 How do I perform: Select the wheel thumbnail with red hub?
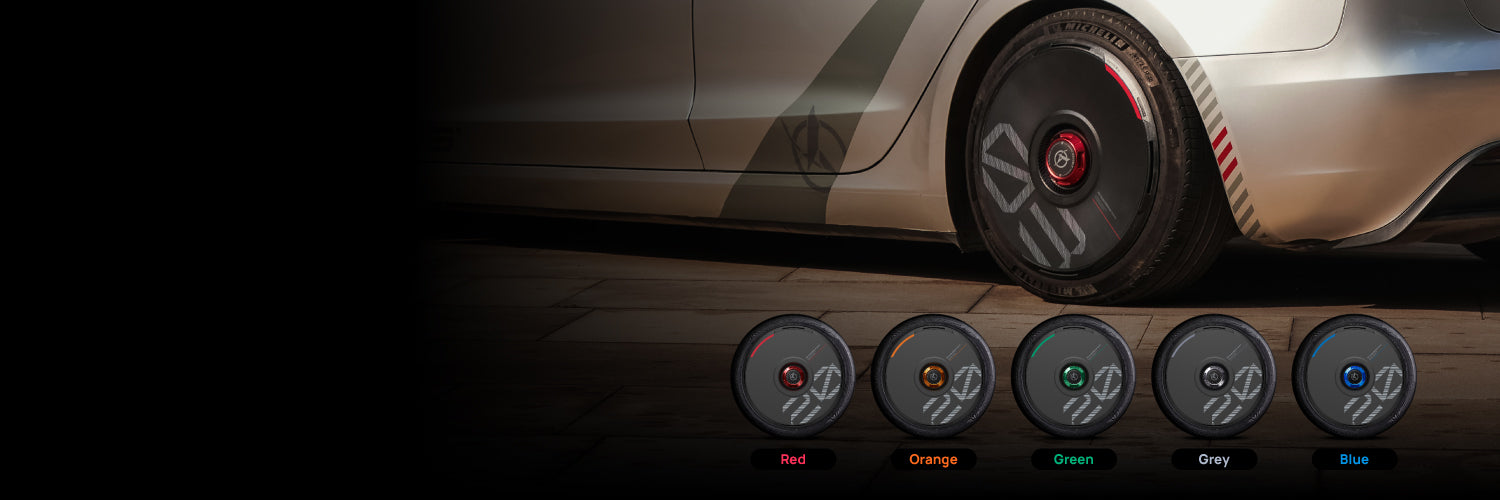pos(793,376)
